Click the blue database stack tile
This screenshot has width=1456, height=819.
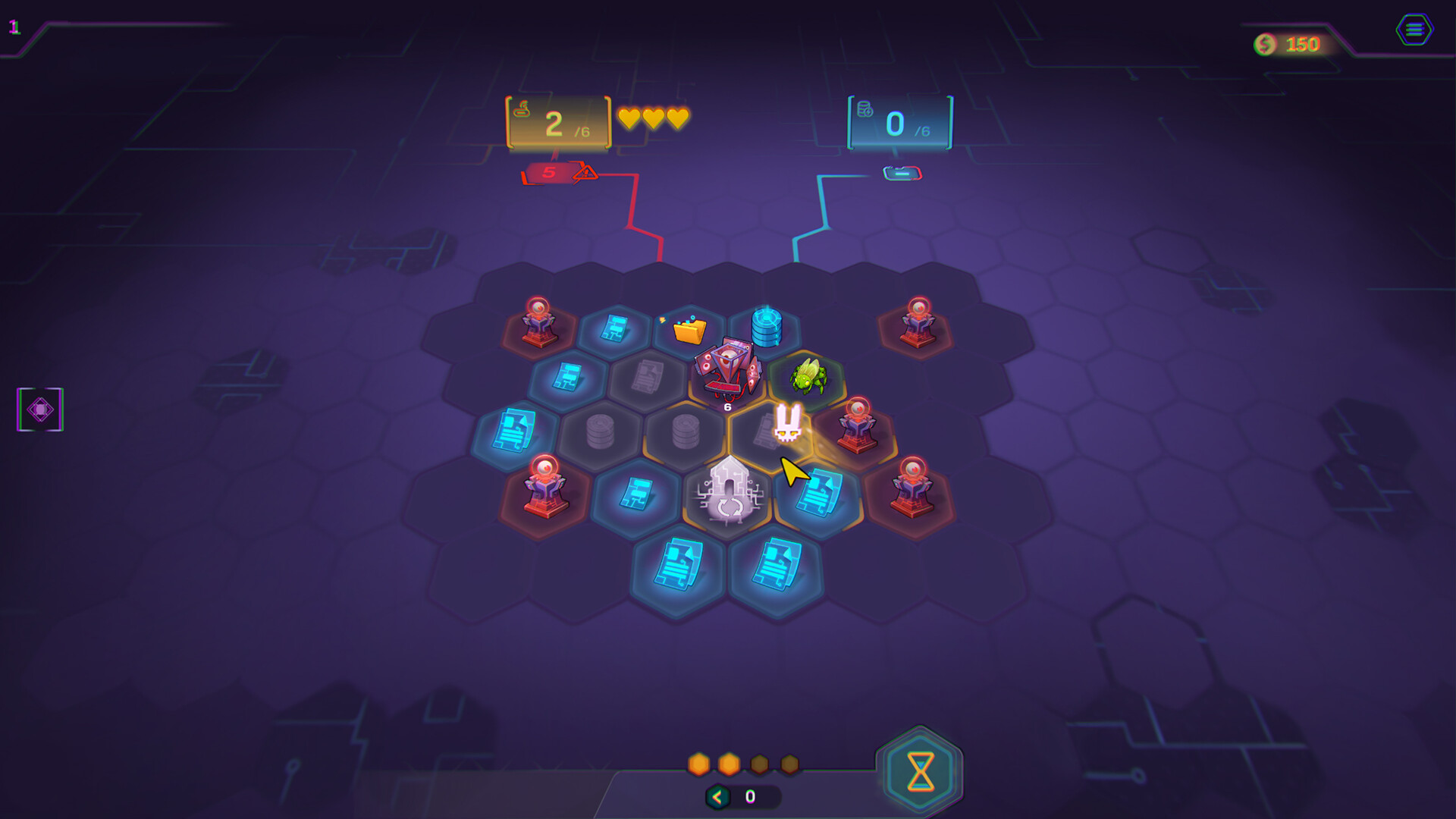pyautogui.click(x=768, y=325)
